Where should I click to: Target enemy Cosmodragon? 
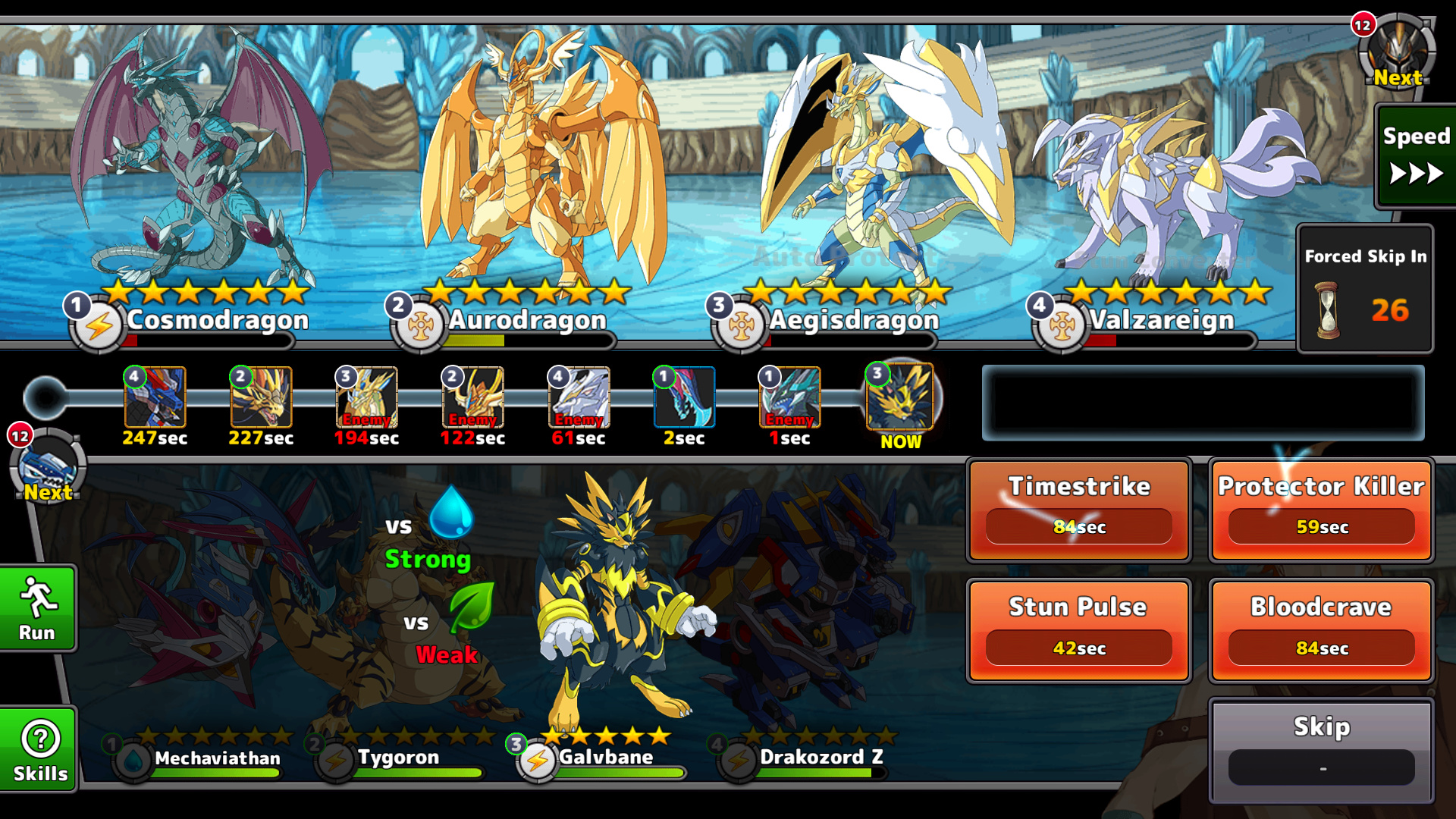pos(199,167)
